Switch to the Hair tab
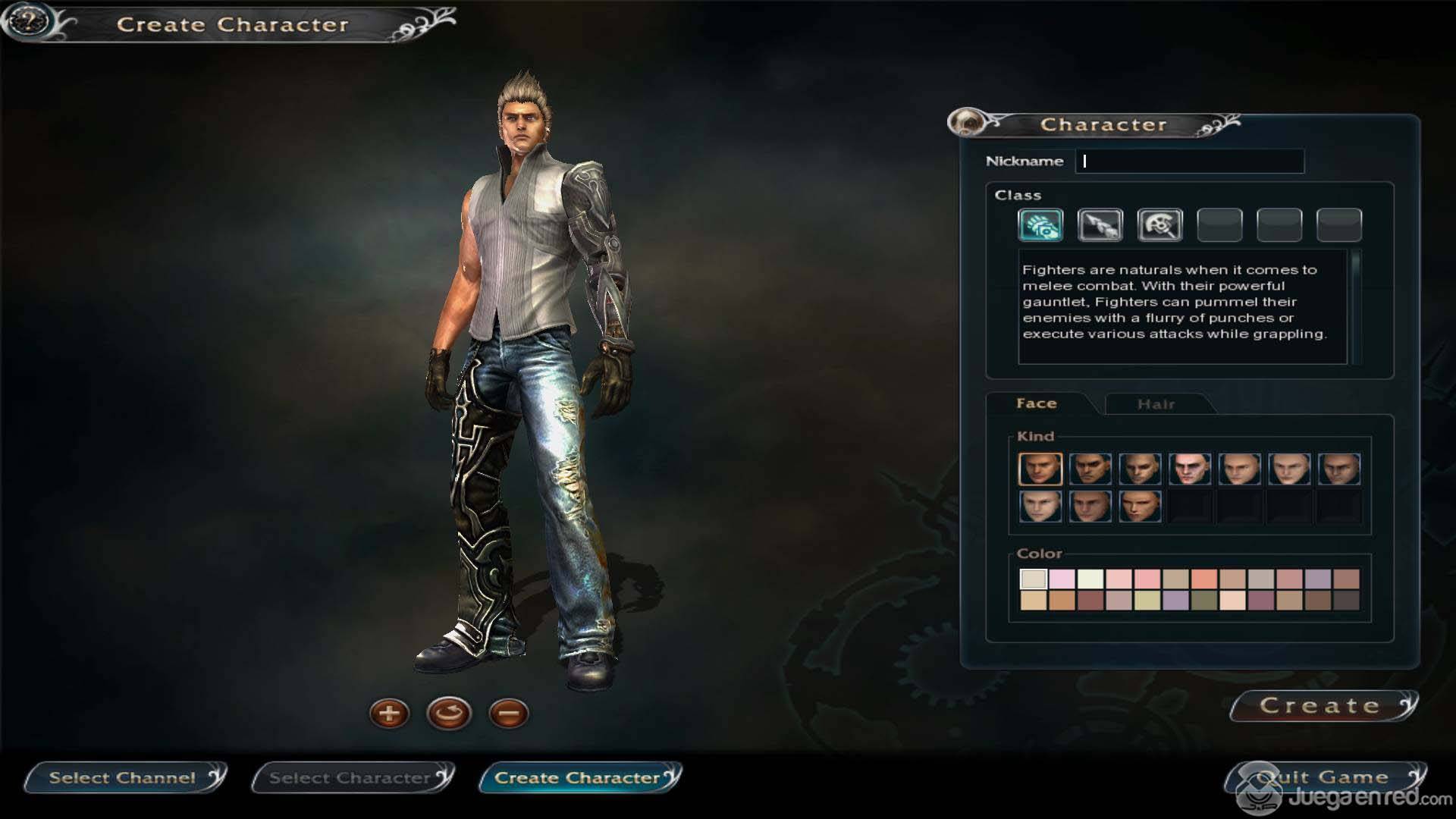This screenshot has width=1456, height=819. [x=1156, y=404]
